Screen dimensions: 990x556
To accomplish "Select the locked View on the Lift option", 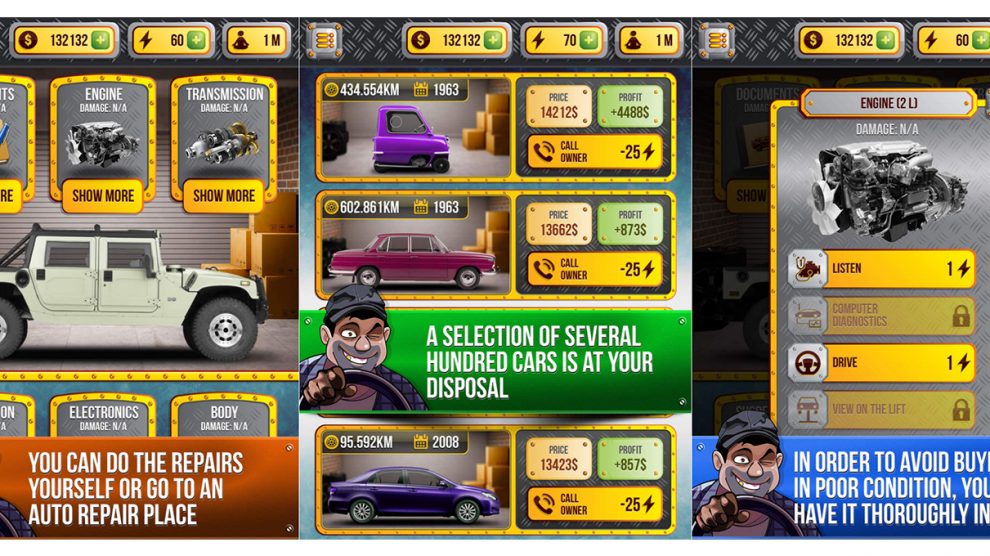I will click(880, 409).
